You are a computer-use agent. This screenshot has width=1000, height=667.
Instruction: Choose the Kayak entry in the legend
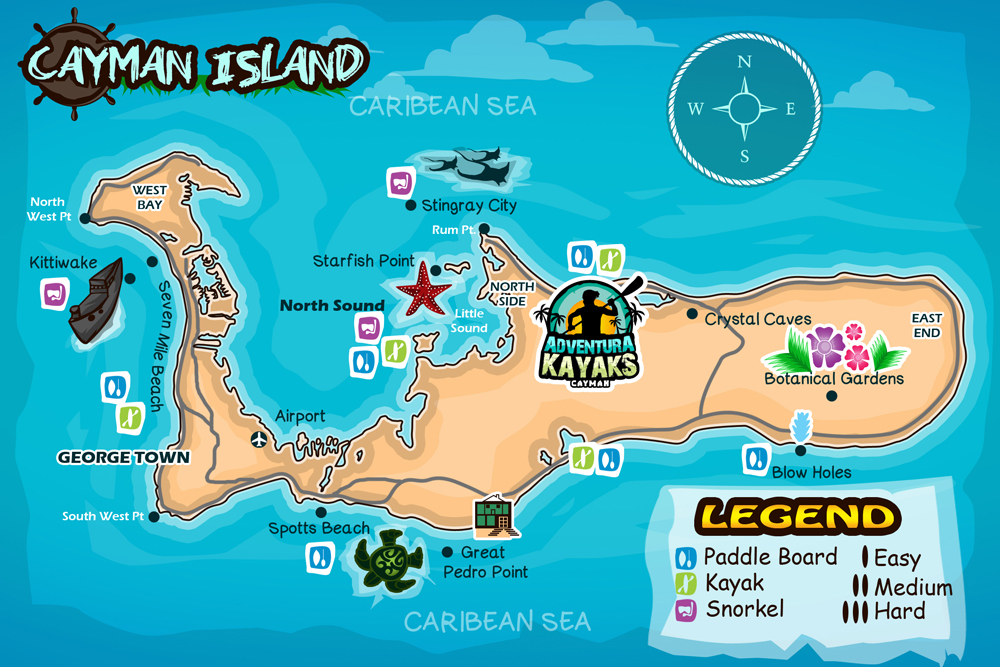point(721,583)
